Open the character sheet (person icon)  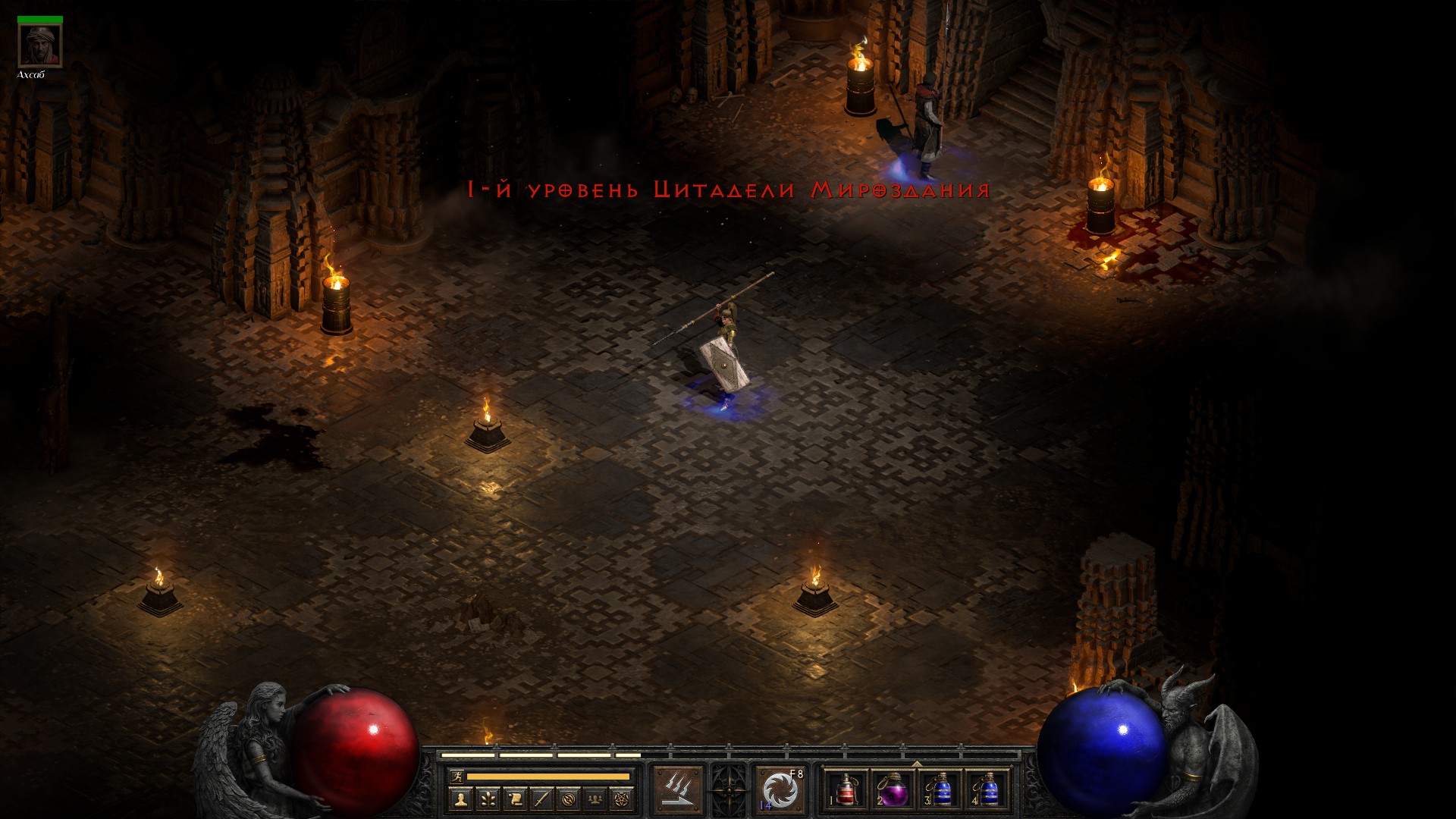click(460, 799)
